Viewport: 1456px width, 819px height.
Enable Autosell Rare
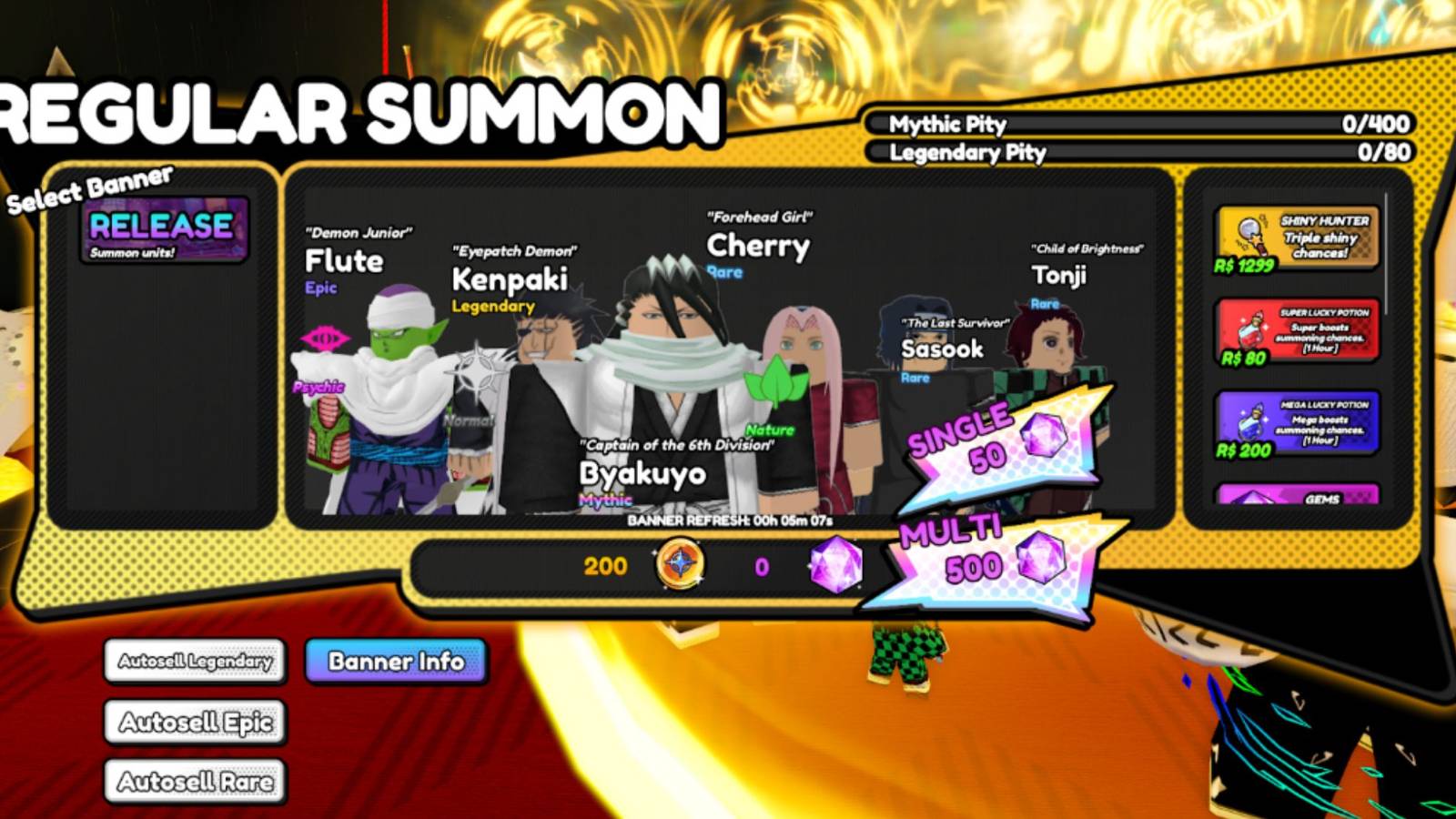point(194,781)
